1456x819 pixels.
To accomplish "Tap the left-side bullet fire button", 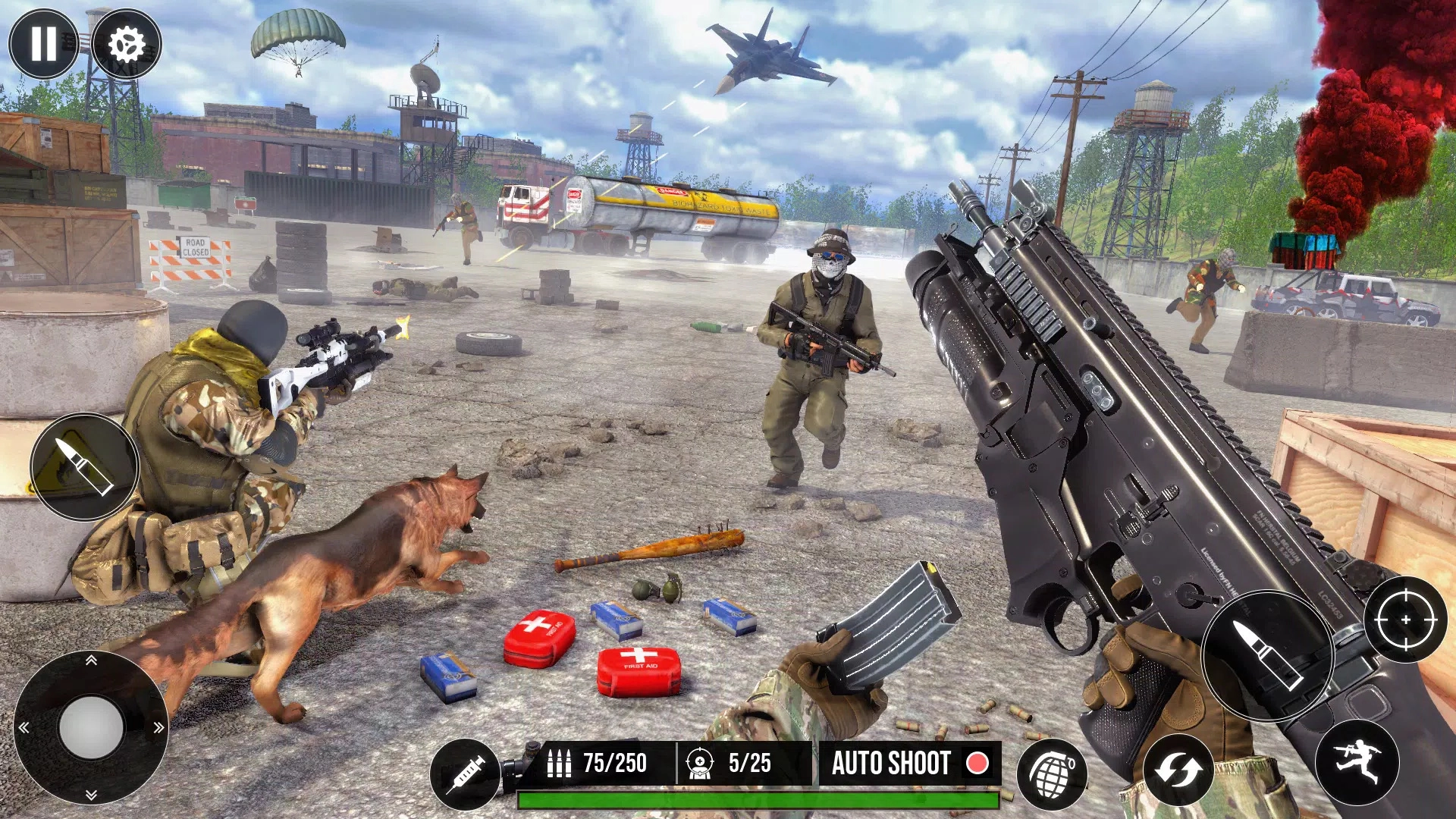I will pyautogui.click(x=84, y=467).
